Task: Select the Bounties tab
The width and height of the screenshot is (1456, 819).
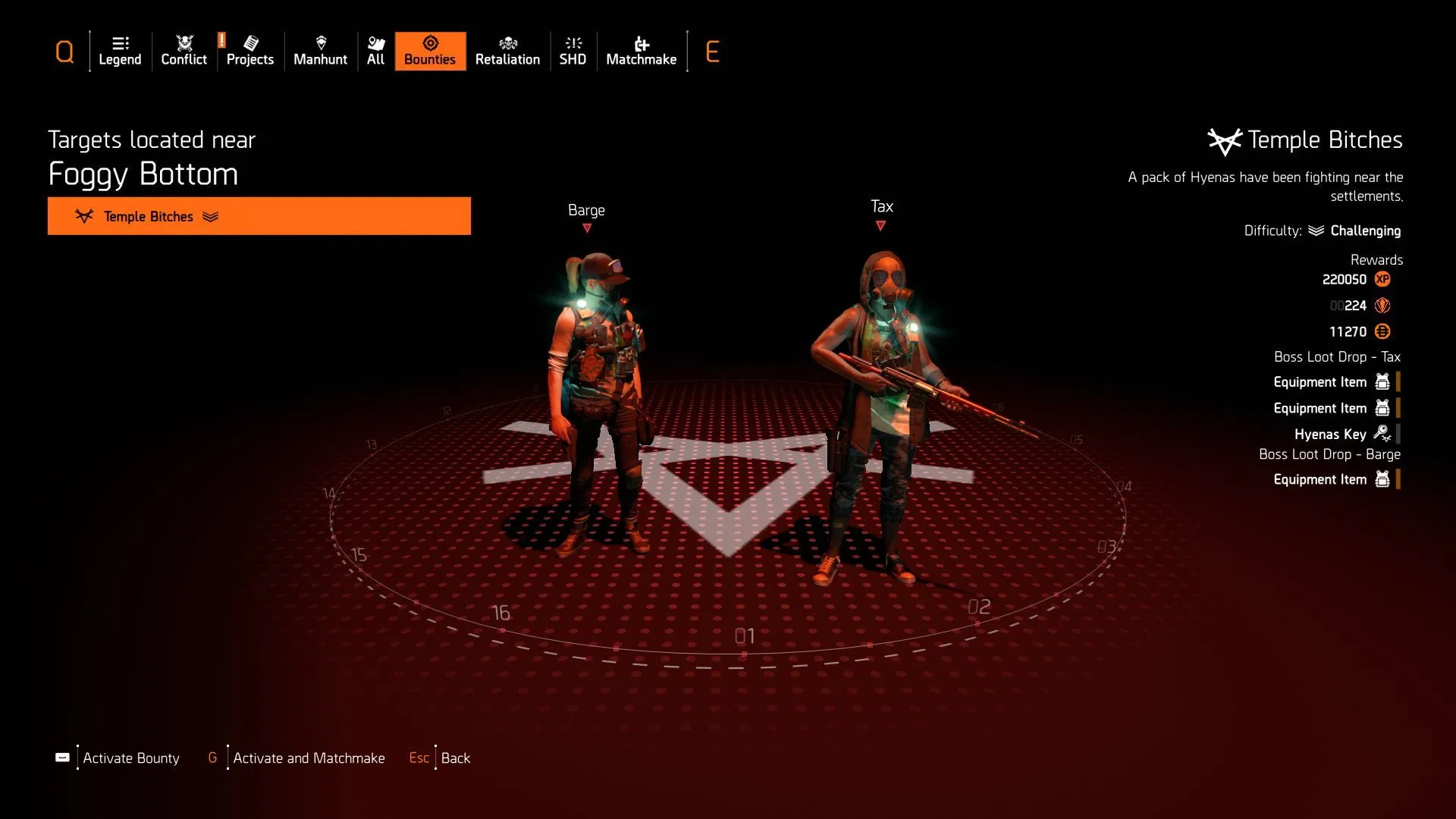Action: pos(430,52)
